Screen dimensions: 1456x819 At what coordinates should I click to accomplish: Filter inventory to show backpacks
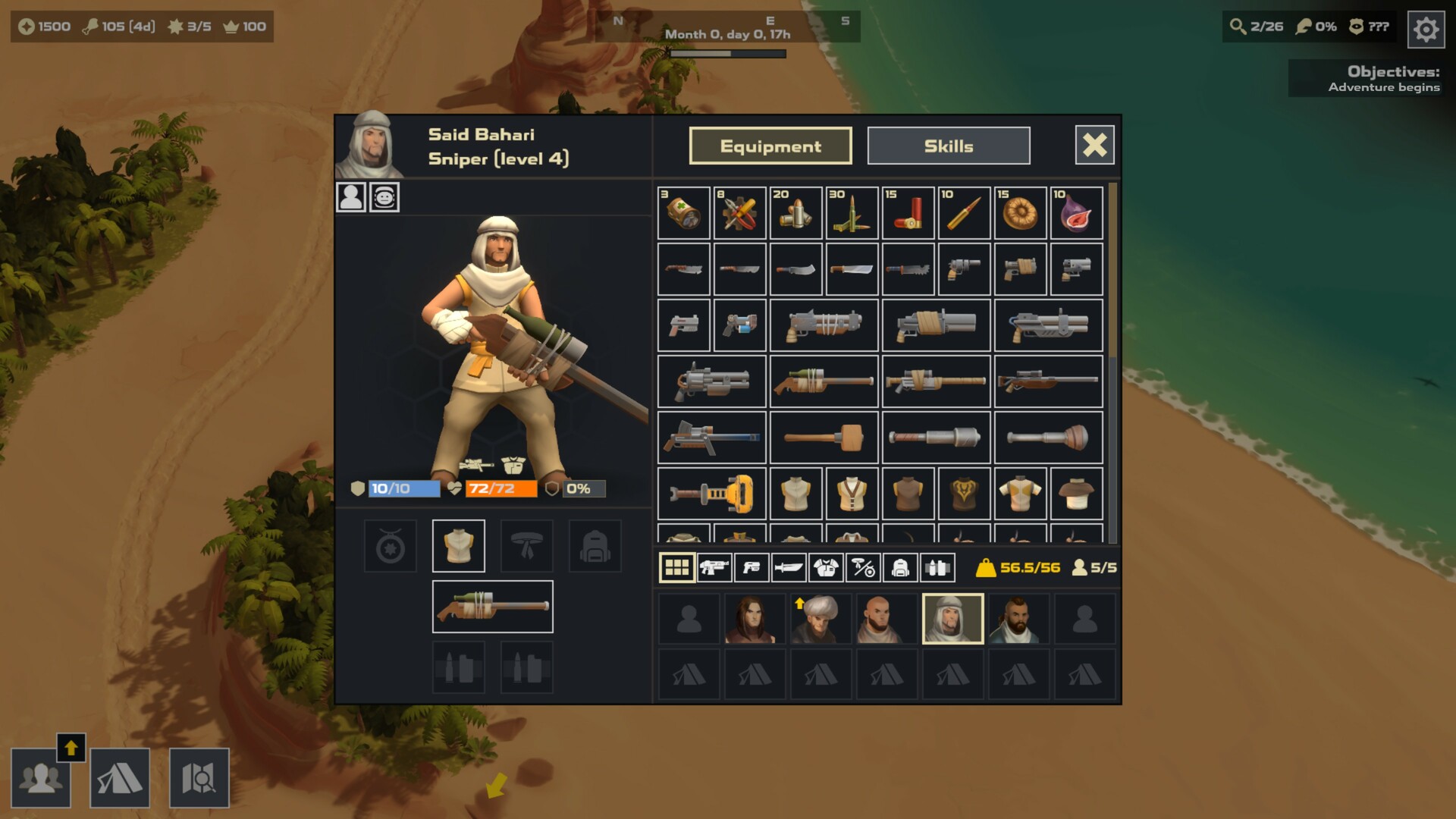click(899, 566)
